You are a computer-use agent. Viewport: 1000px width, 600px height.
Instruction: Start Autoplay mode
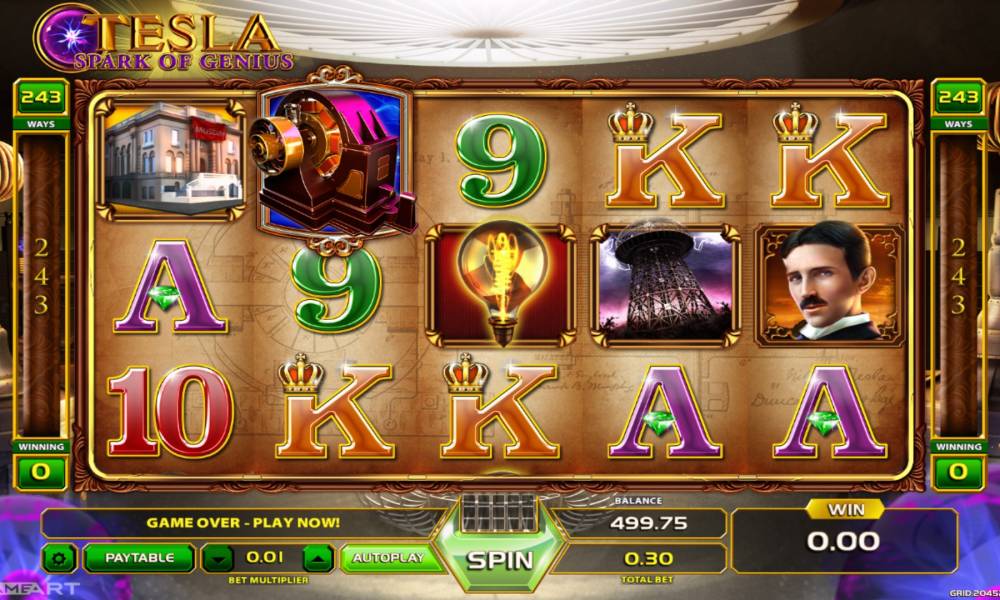pyautogui.click(x=388, y=558)
